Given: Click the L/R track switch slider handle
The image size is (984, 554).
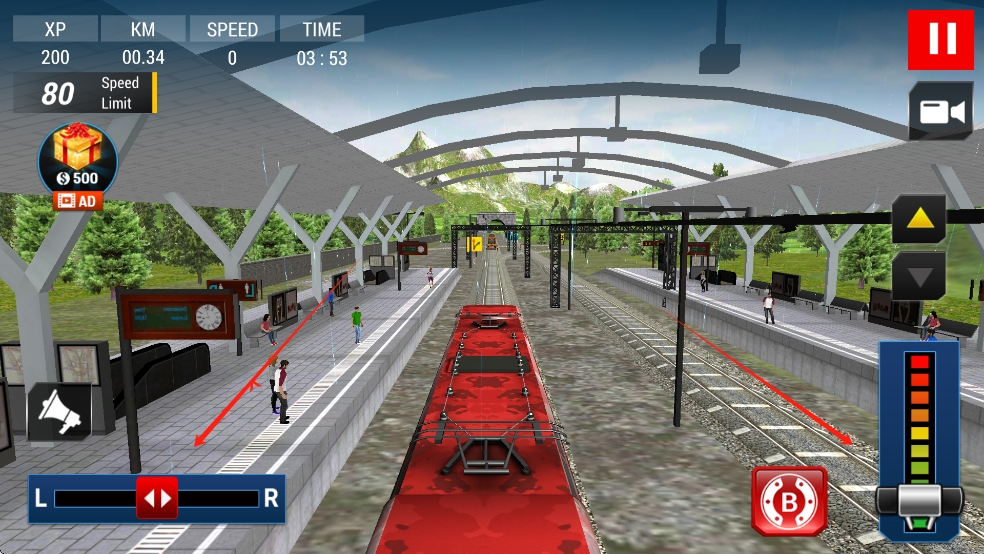Looking at the screenshot, I should (x=157, y=497).
